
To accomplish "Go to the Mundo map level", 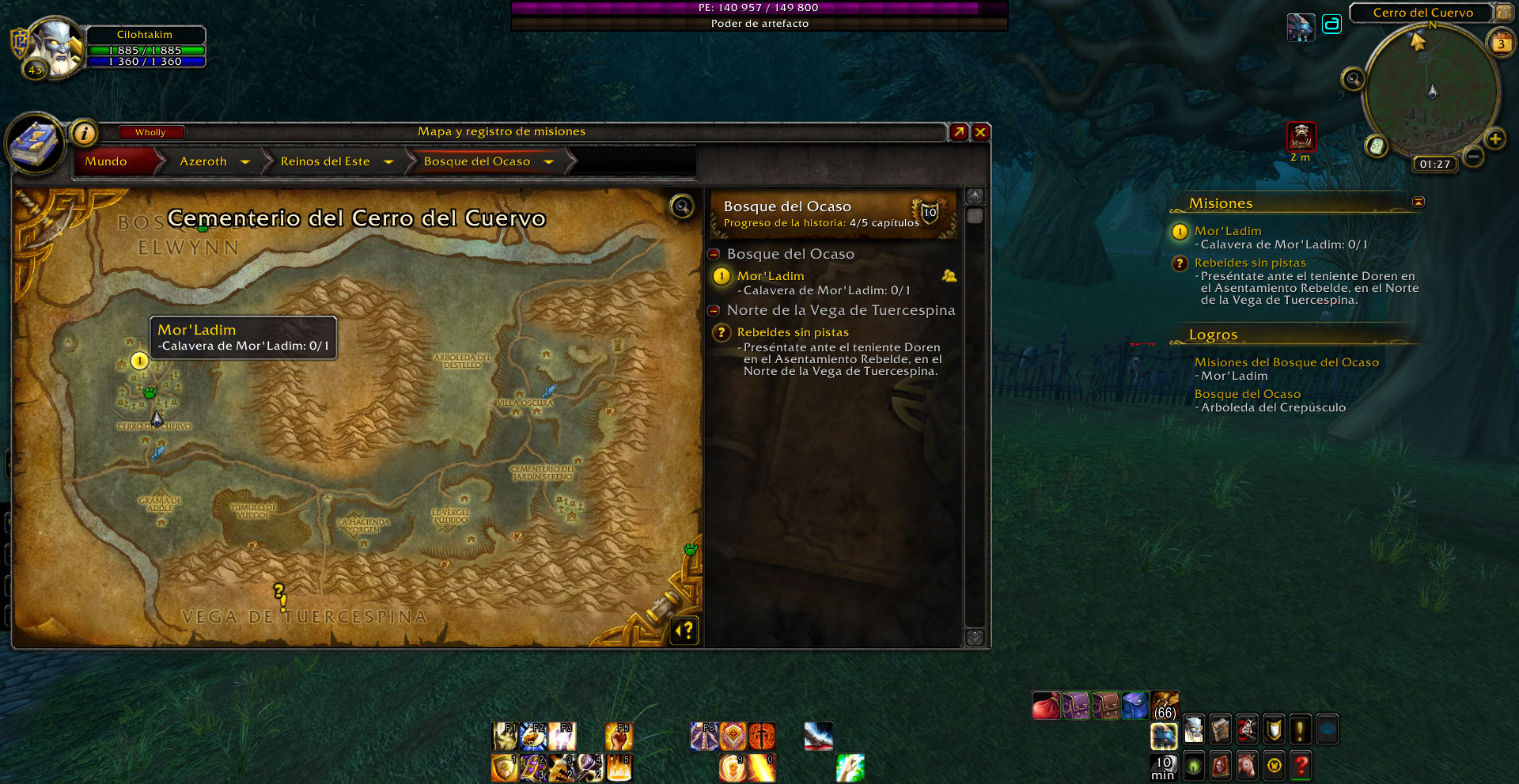I will (x=106, y=161).
